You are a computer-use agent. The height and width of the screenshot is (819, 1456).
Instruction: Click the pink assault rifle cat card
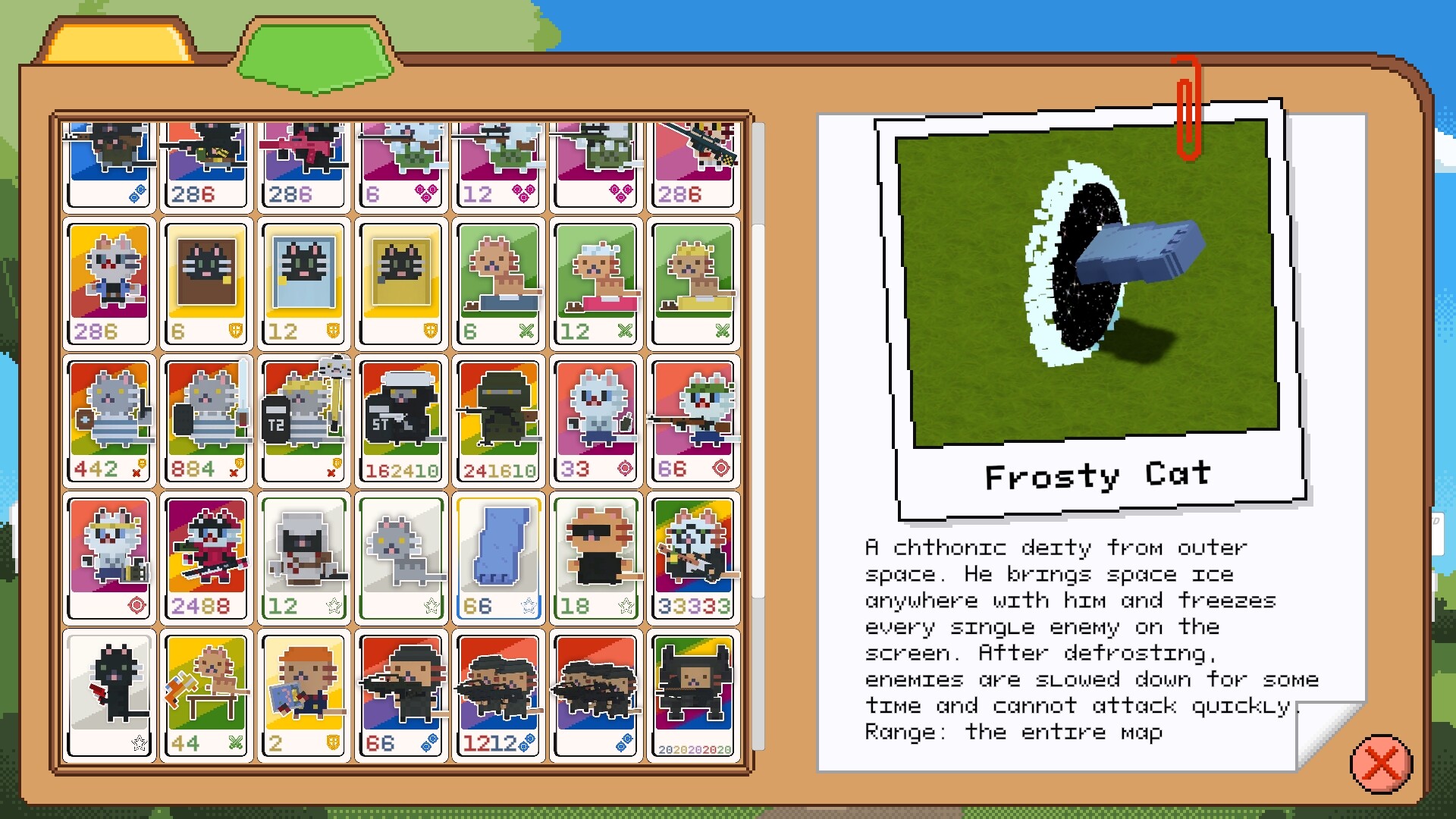coord(303,163)
